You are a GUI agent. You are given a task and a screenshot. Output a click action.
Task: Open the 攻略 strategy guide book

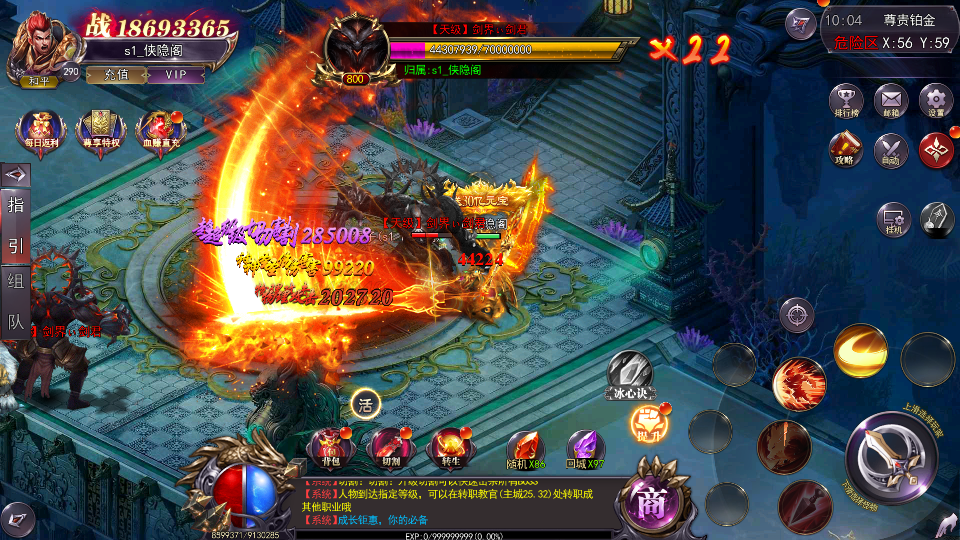pyautogui.click(x=847, y=150)
